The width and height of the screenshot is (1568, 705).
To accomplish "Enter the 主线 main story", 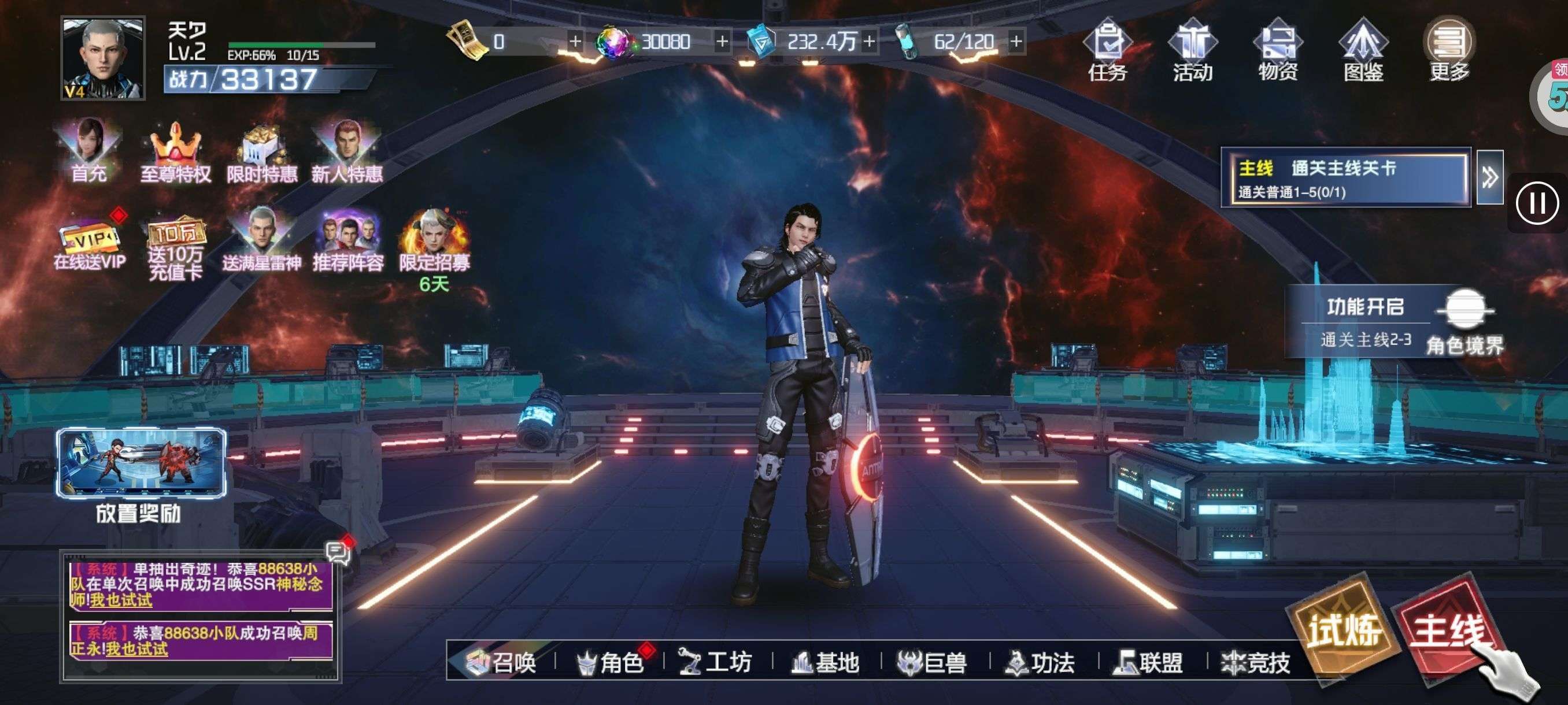I will pos(1449,629).
